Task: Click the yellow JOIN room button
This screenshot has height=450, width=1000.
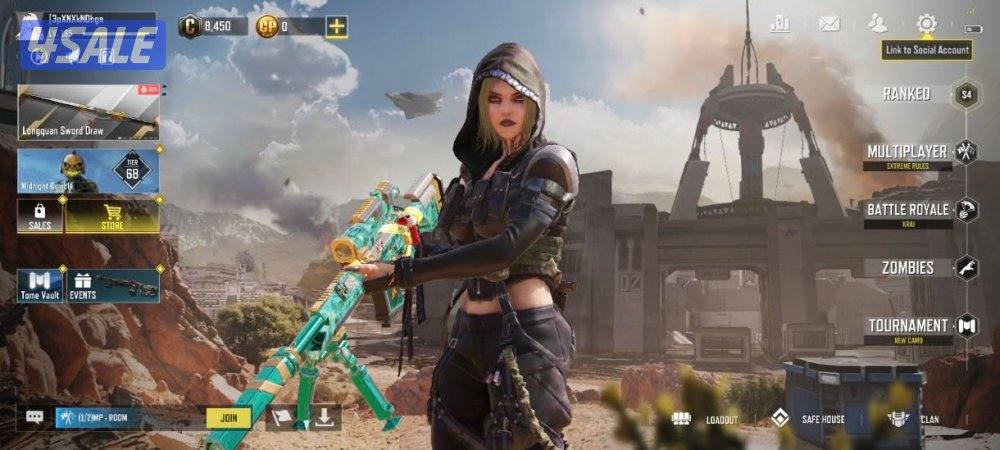Action: tap(228, 418)
